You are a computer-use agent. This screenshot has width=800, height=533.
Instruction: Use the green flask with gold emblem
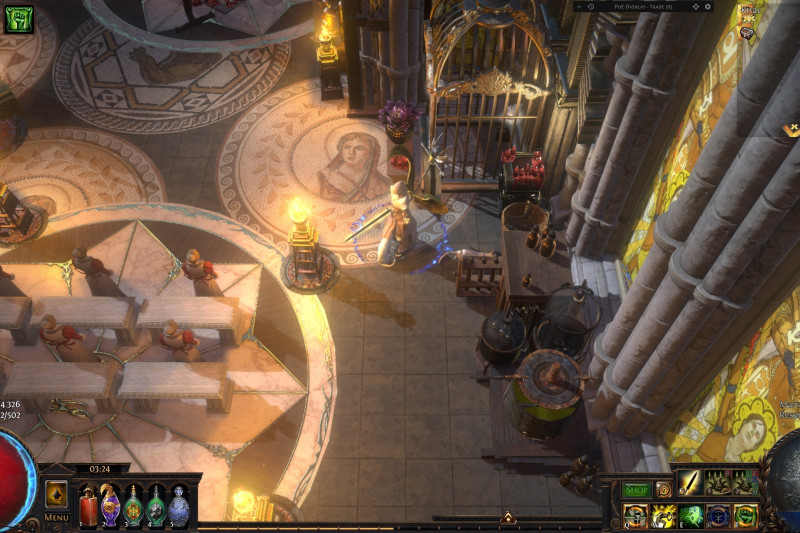click(133, 505)
